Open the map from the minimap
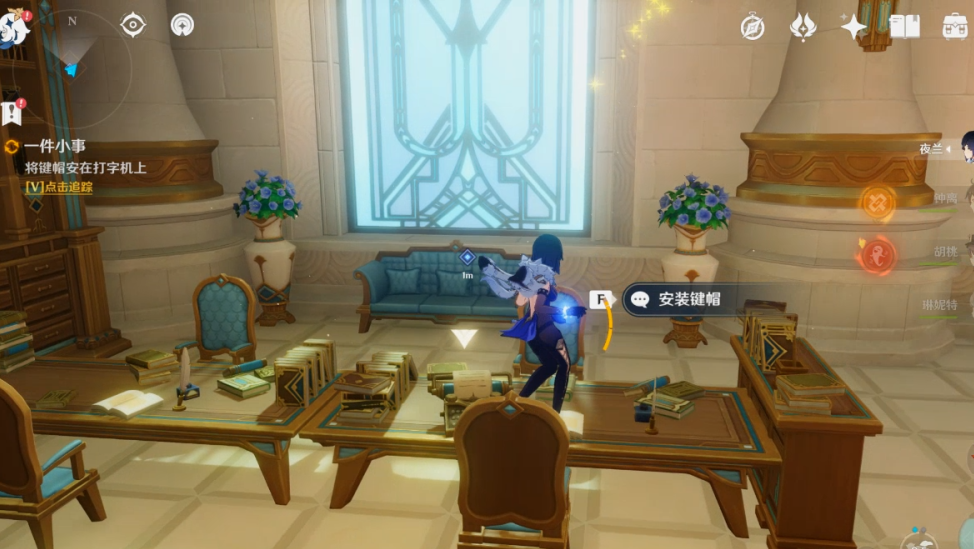Screen dimensions: 974x549 point(73,62)
